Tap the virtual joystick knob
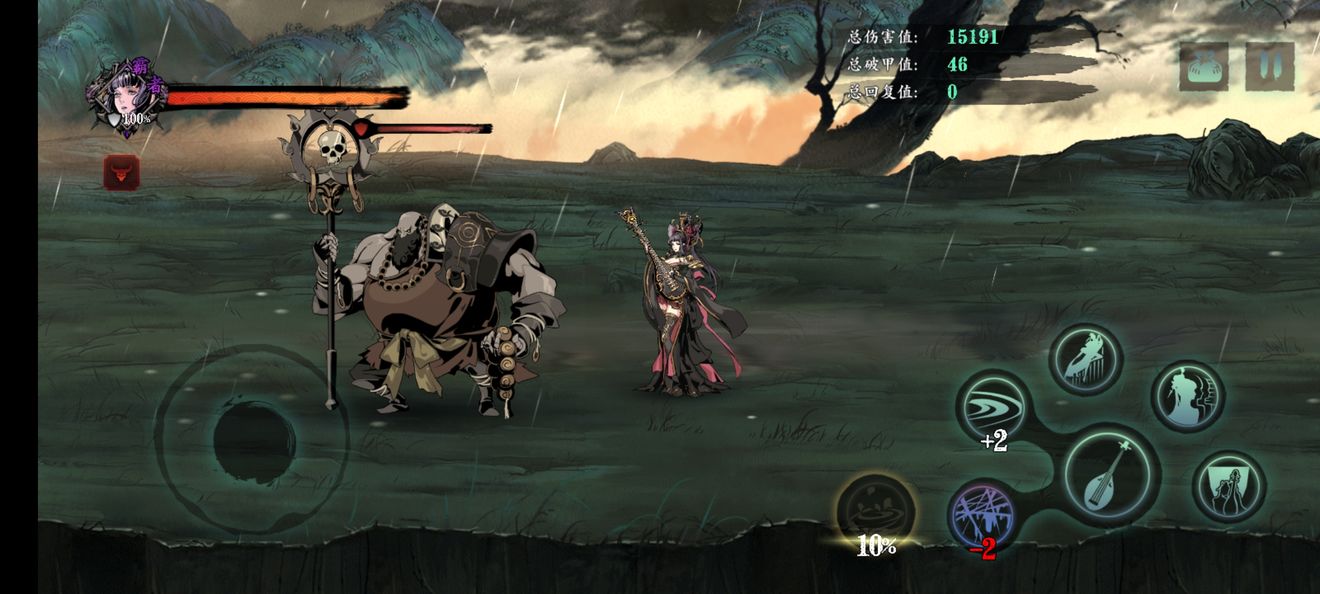 tap(254, 440)
